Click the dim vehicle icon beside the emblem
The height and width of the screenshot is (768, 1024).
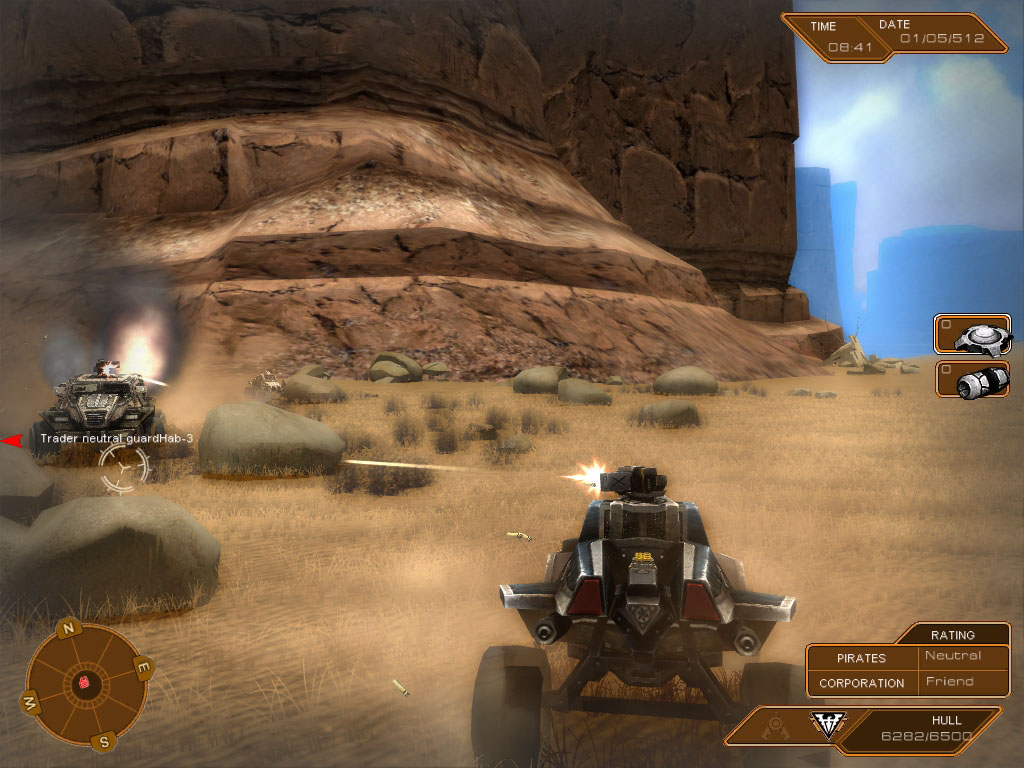(773, 724)
